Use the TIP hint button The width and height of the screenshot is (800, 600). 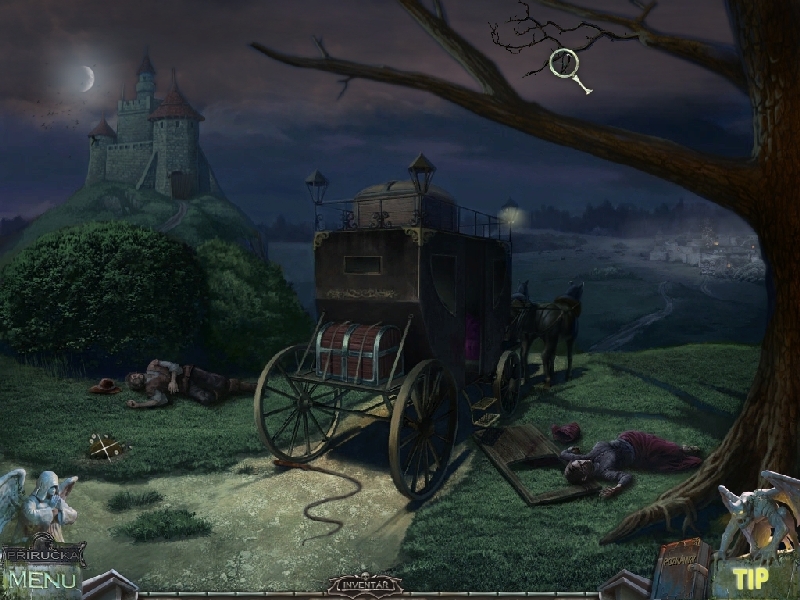[x=749, y=578]
